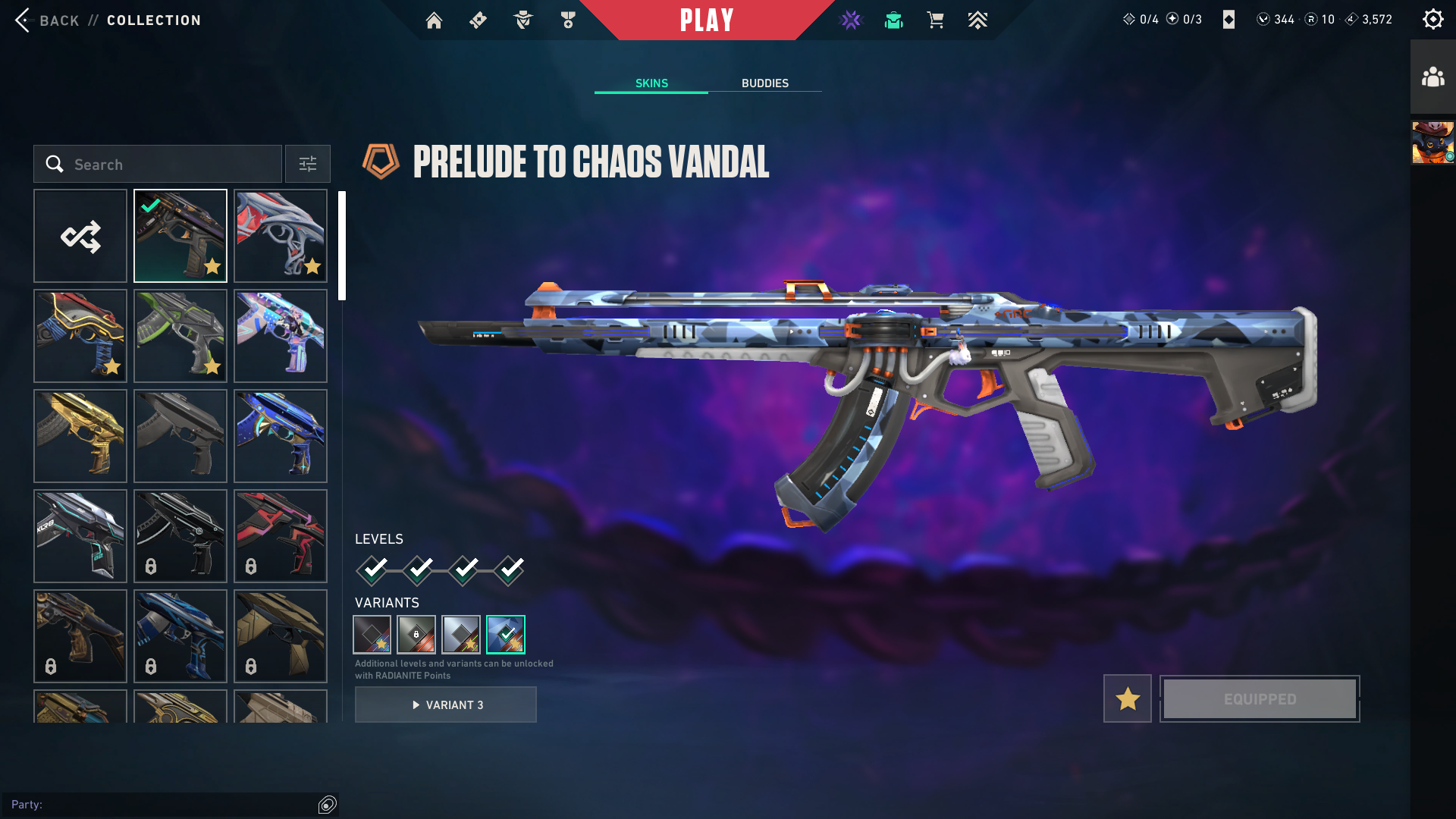This screenshot has height=819, width=1456.
Task: Switch to the Buddies tab
Action: [x=764, y=83]
